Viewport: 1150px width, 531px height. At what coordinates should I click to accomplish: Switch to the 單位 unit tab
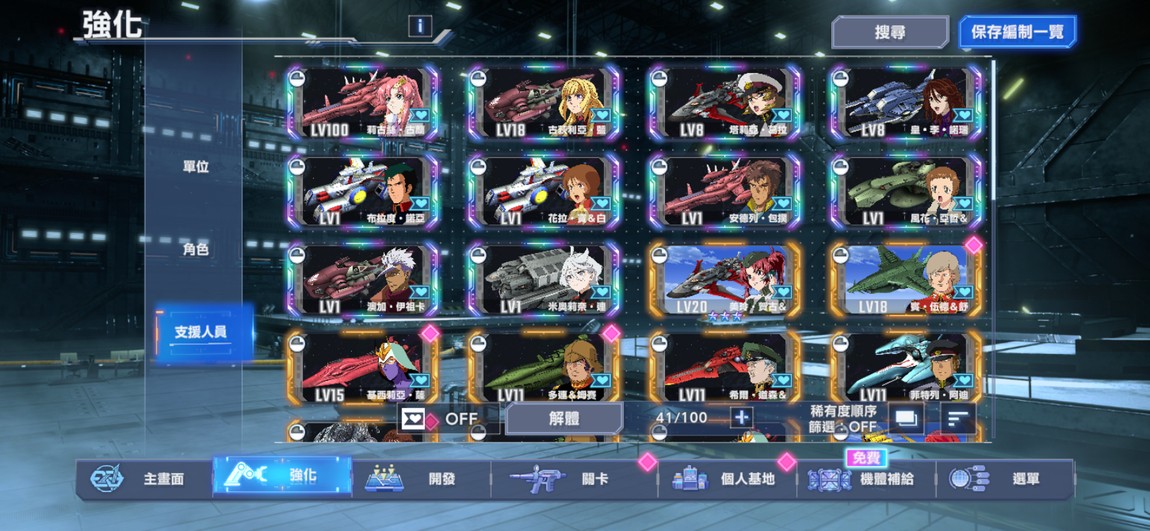pyautogui.click(x=196, y=167)
